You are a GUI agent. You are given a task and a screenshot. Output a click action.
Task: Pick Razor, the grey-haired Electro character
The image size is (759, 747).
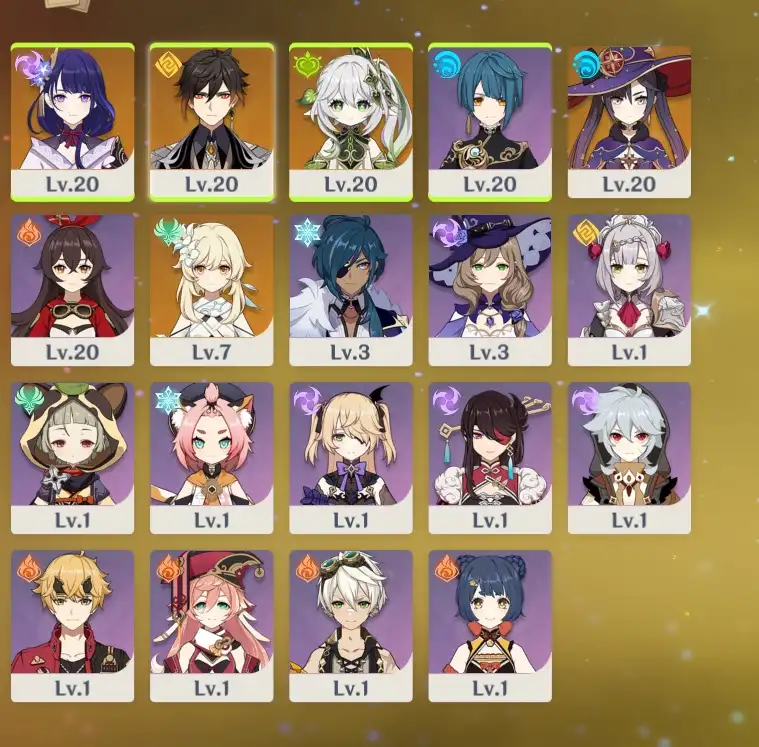[x=629, y=458]
